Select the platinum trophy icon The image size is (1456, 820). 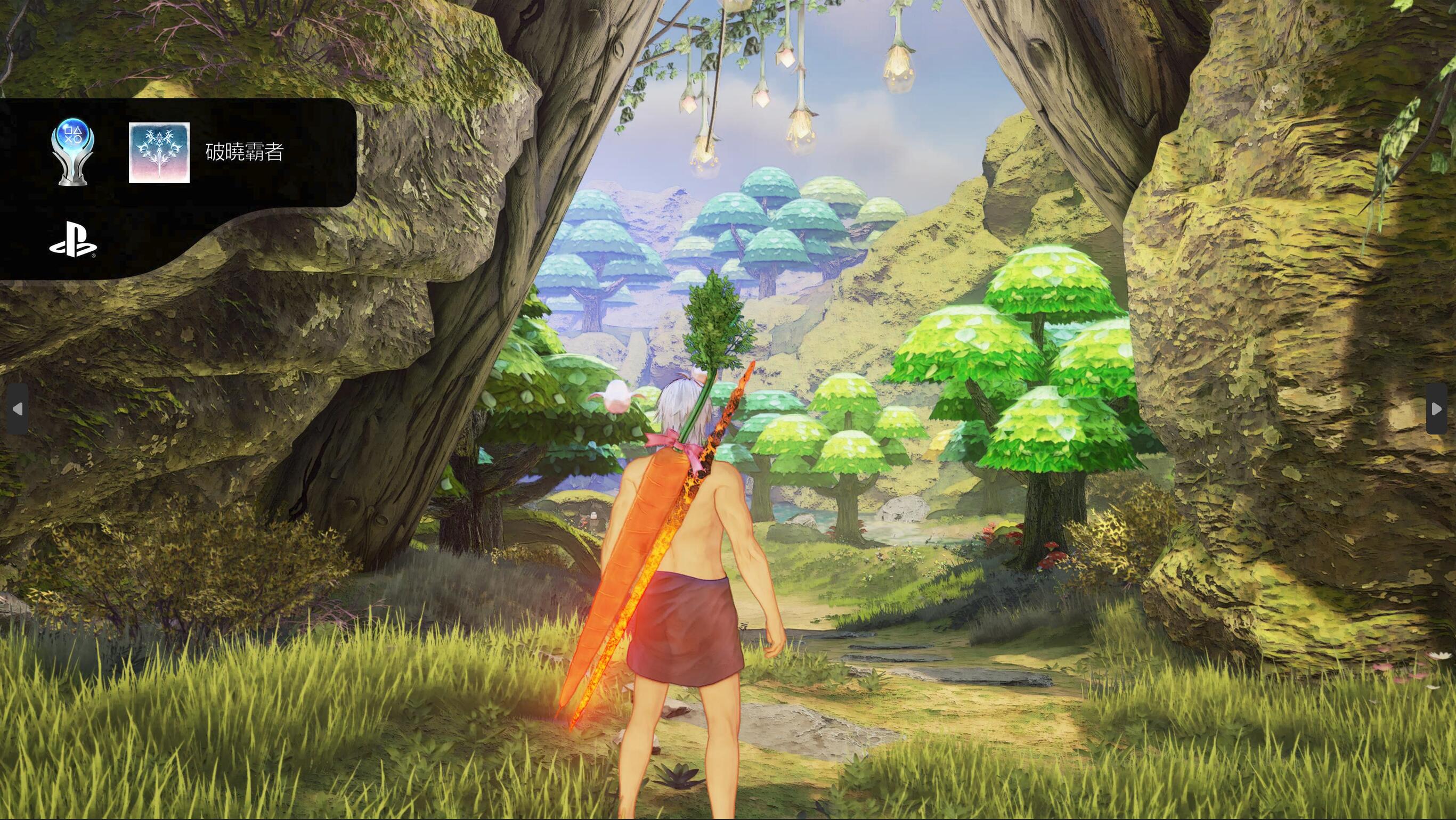73,152
